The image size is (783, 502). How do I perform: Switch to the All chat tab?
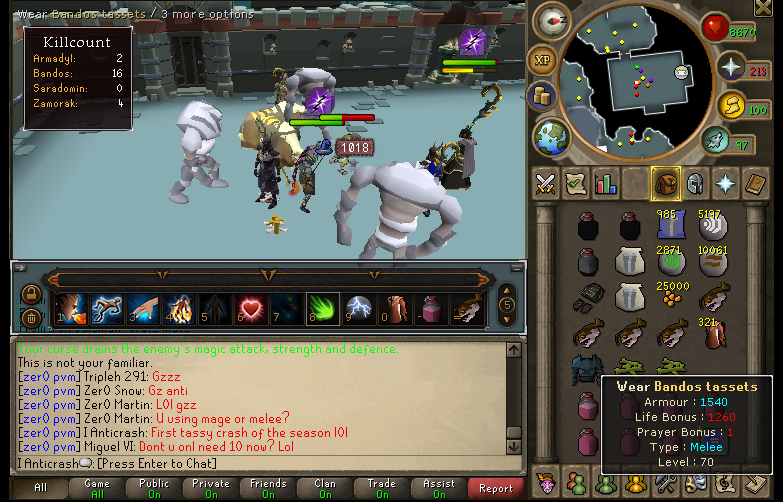(x=40, y=488)
